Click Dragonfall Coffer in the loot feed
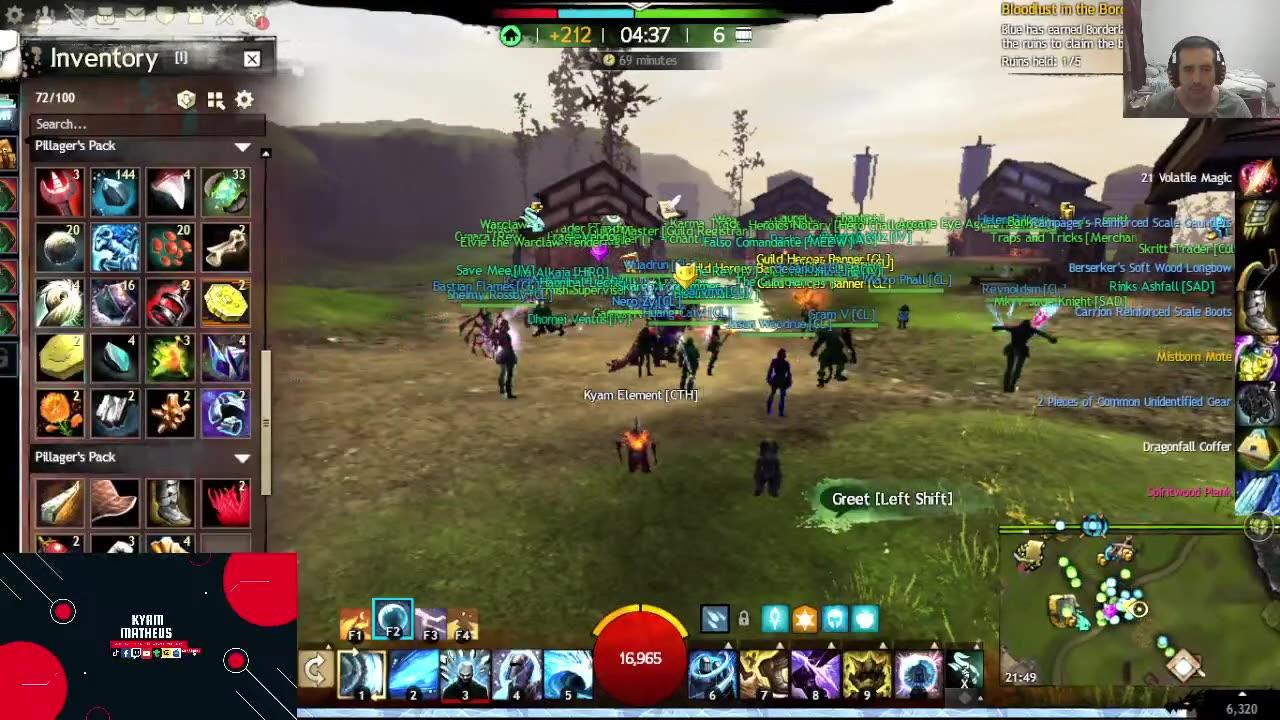The height and width of the screenshot is (720, 1280). pos(1187,446)
